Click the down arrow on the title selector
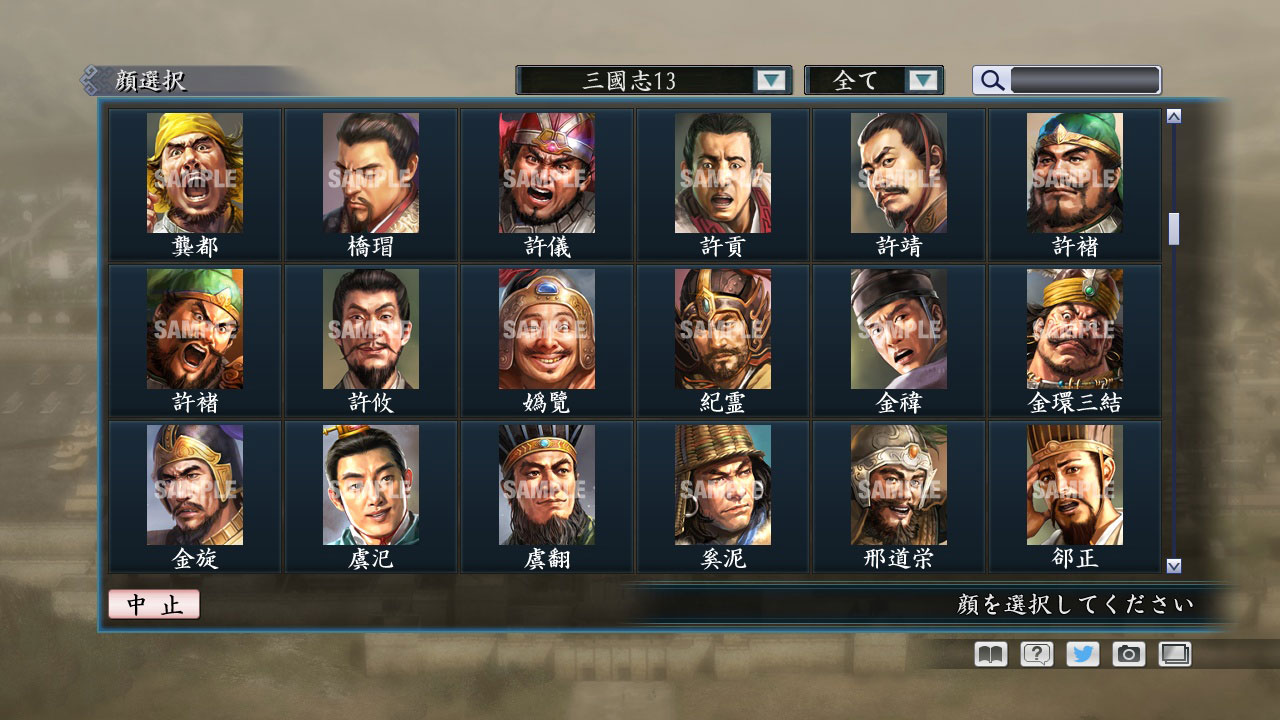1280x720 pixels. coord(770,80)
